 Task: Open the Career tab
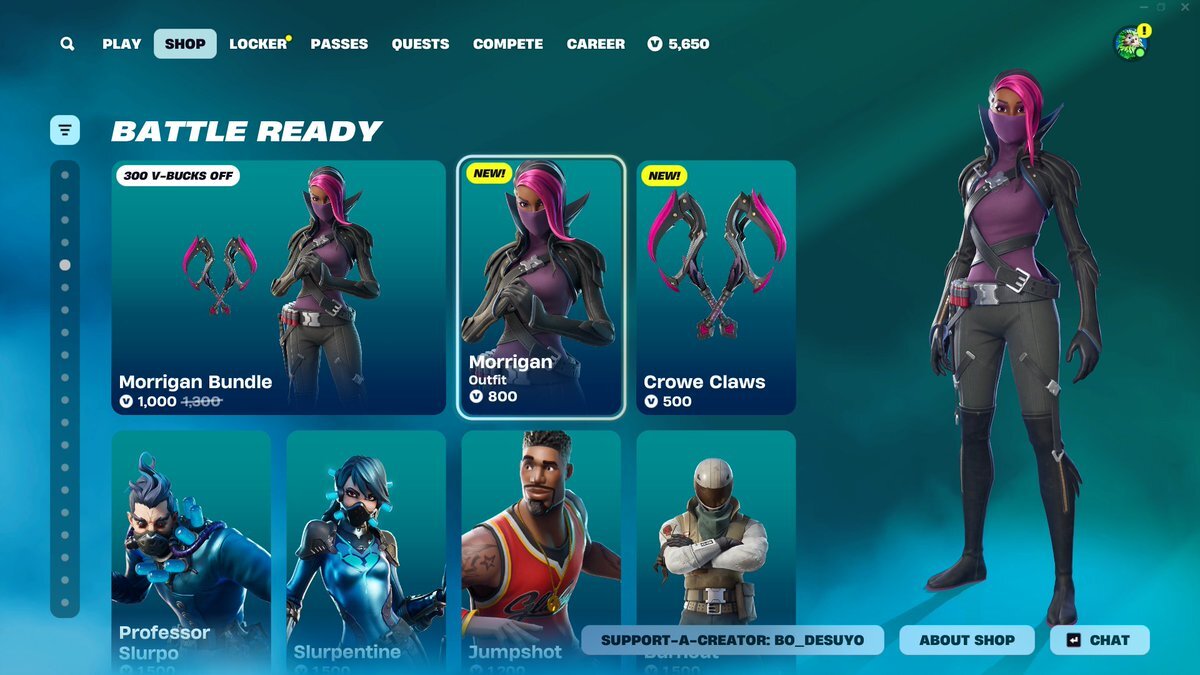596,44
